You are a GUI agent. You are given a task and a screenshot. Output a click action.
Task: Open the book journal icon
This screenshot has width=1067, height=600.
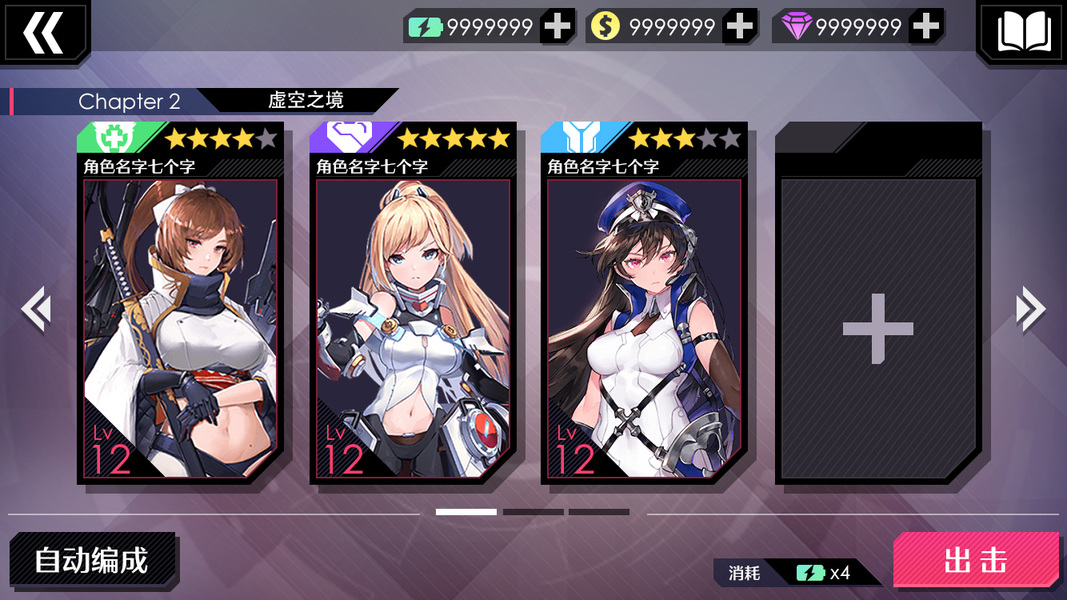pyautogui.click(x=1021, y=32)
